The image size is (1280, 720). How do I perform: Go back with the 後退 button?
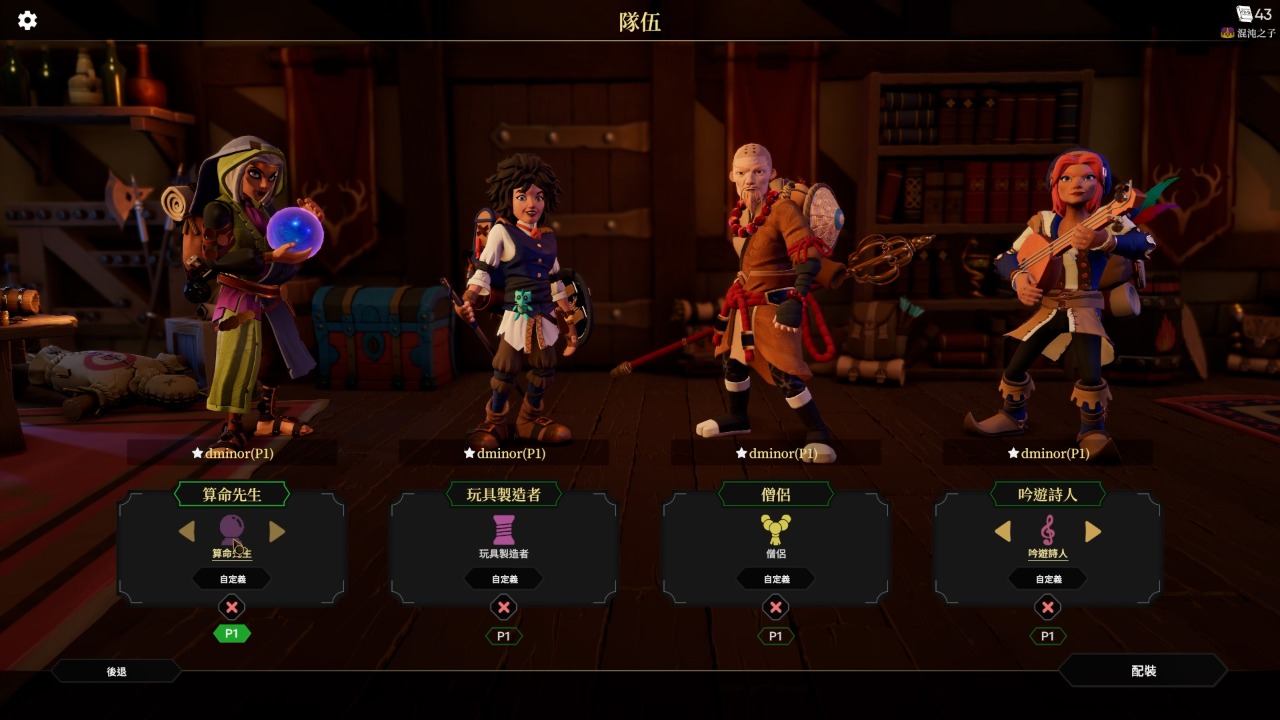pyautogui.click(x=117, y=671)
